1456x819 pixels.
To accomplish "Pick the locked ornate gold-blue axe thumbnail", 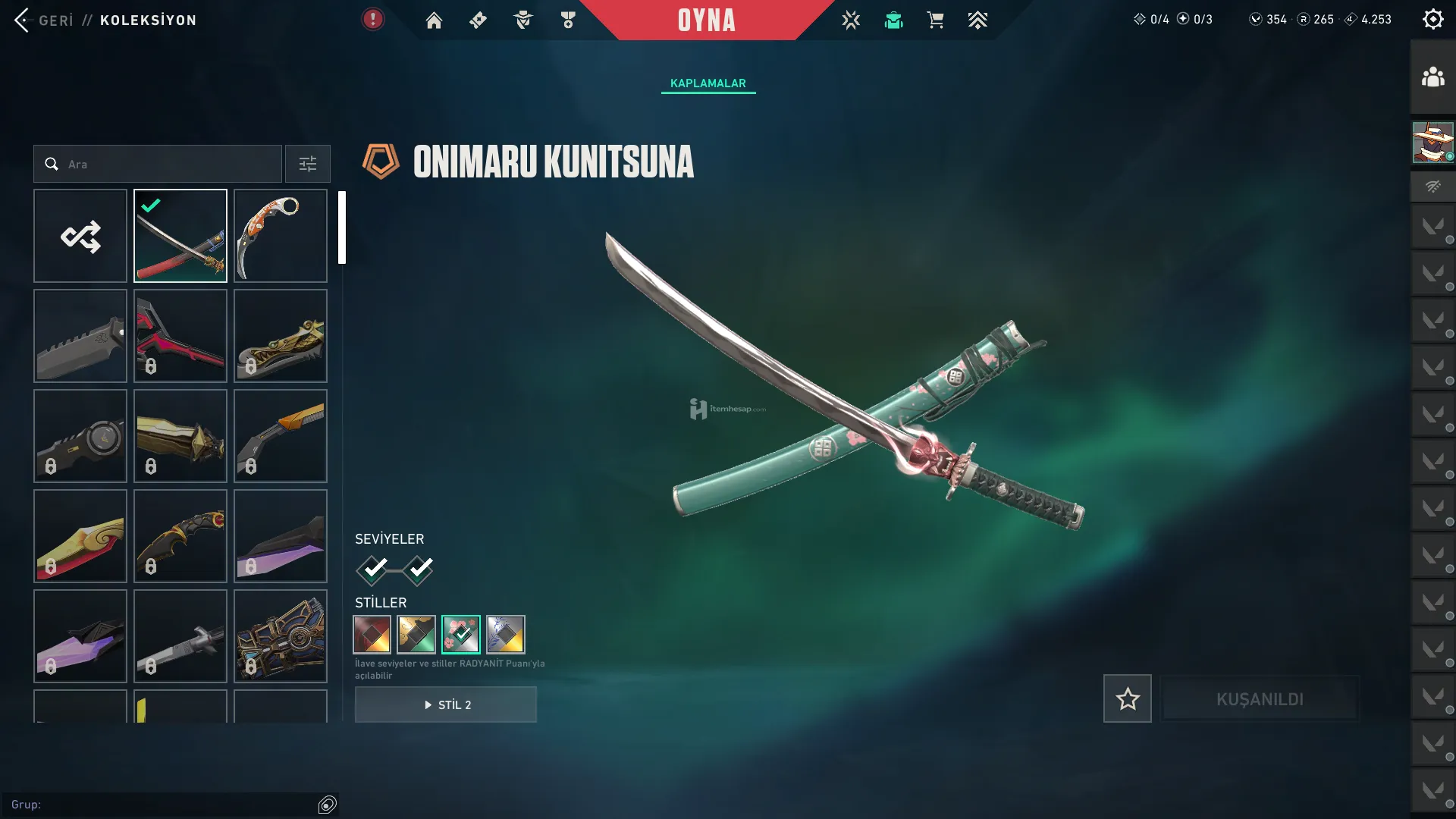I will tap(281, 636).
